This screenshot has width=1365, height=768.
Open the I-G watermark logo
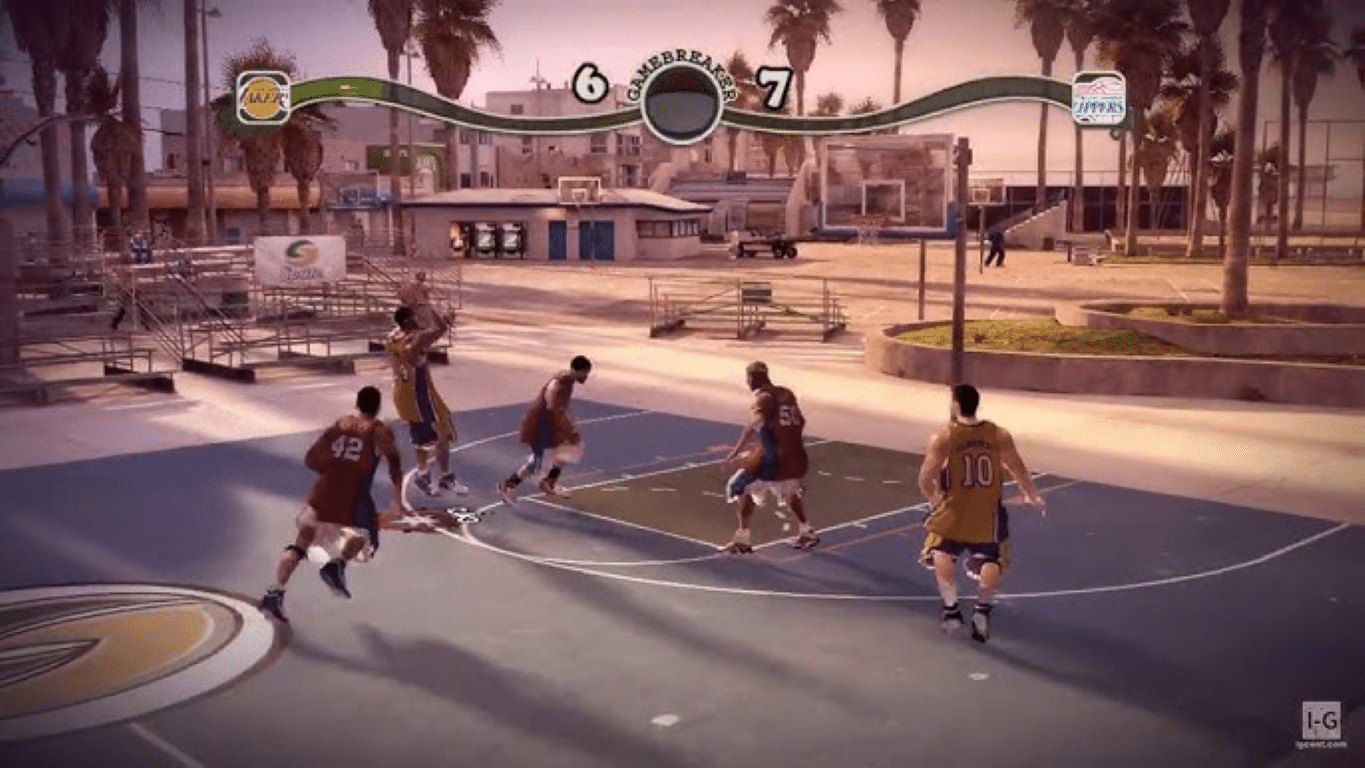pyautogui.click(x=1321, y=720)
